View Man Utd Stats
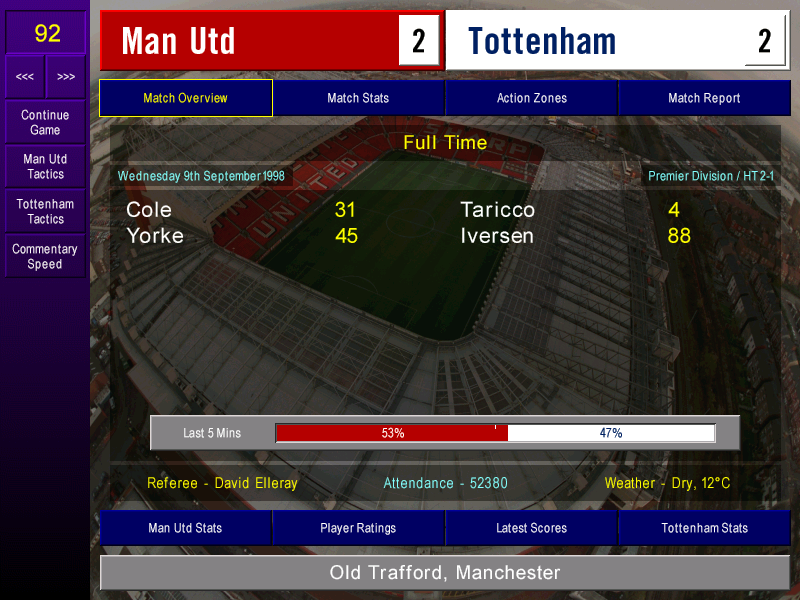The height and width of the screenshot is (600, 800). tap(185, 528)
